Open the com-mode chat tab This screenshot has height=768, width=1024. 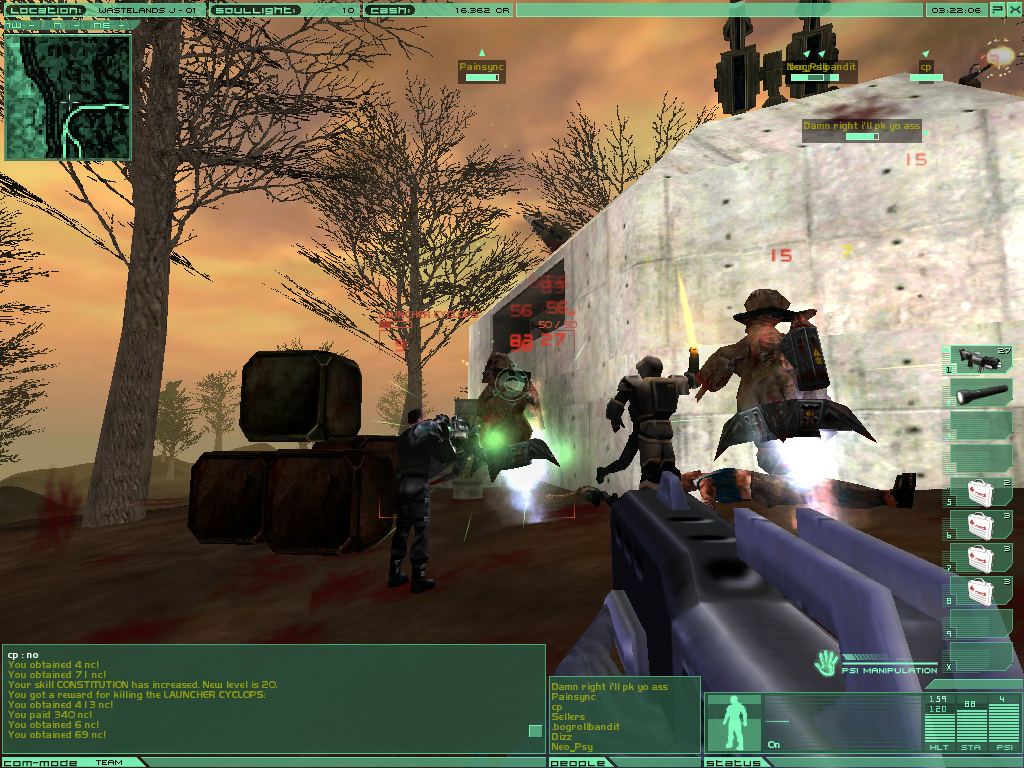[38, 762]
